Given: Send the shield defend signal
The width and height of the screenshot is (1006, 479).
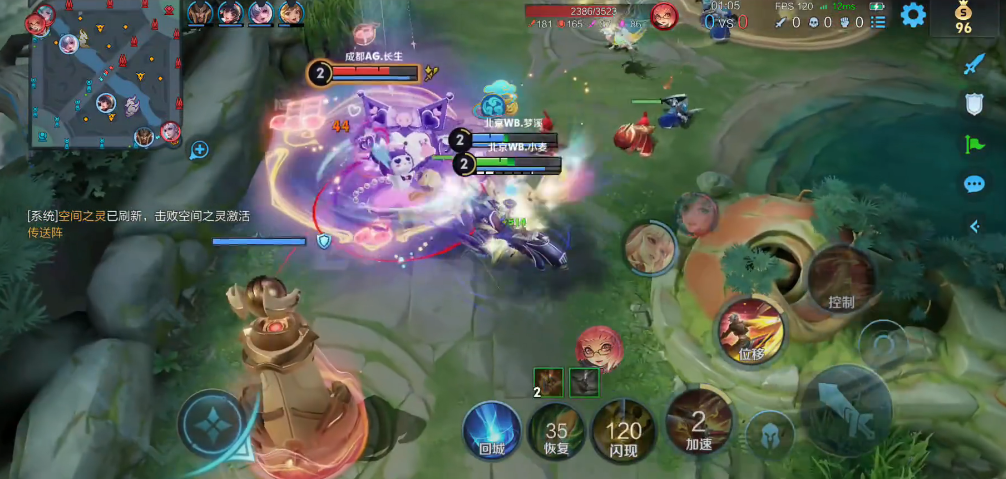Looking at the screenshot, I should tap(974, 103).
